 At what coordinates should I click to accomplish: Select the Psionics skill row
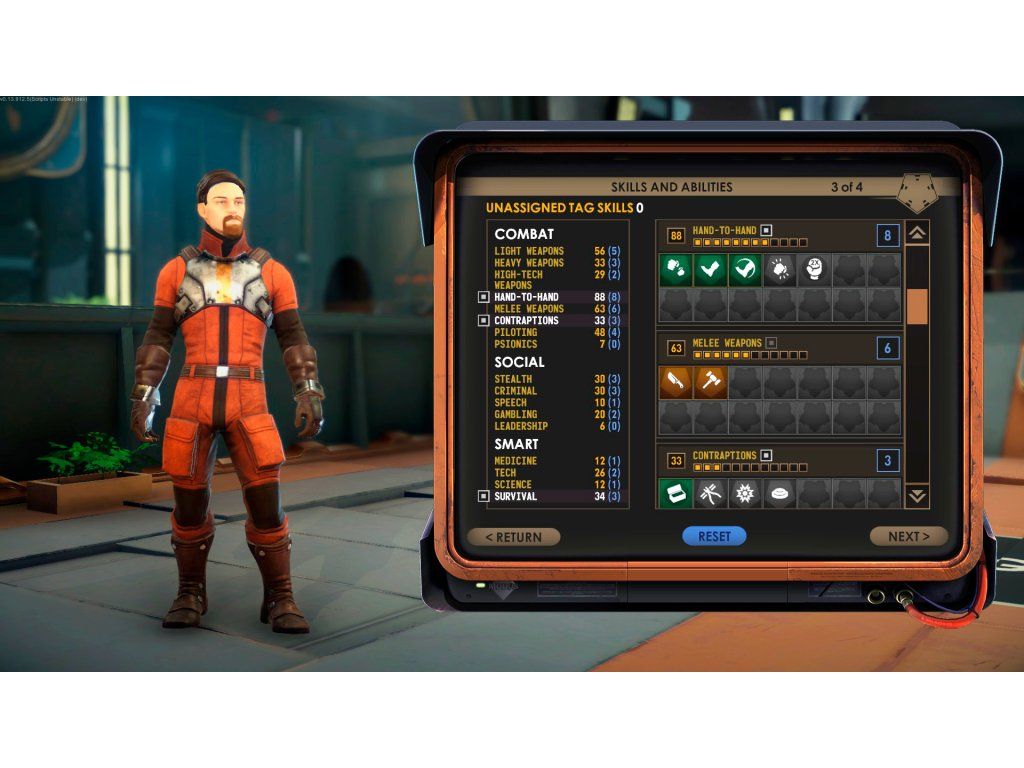pos(516,344)
